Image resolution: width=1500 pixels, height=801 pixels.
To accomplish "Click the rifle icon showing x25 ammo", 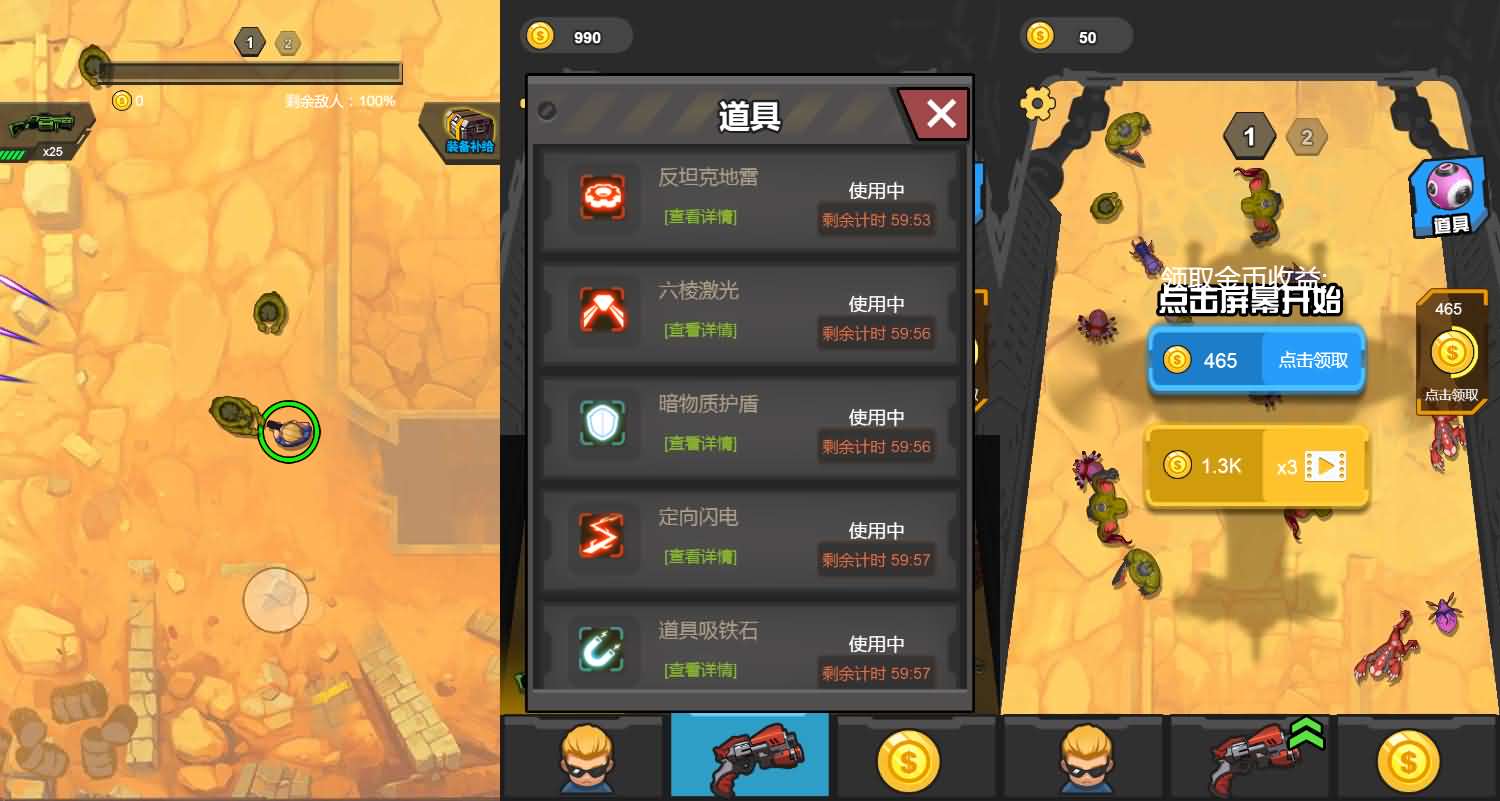I will [x=42, y=125].
